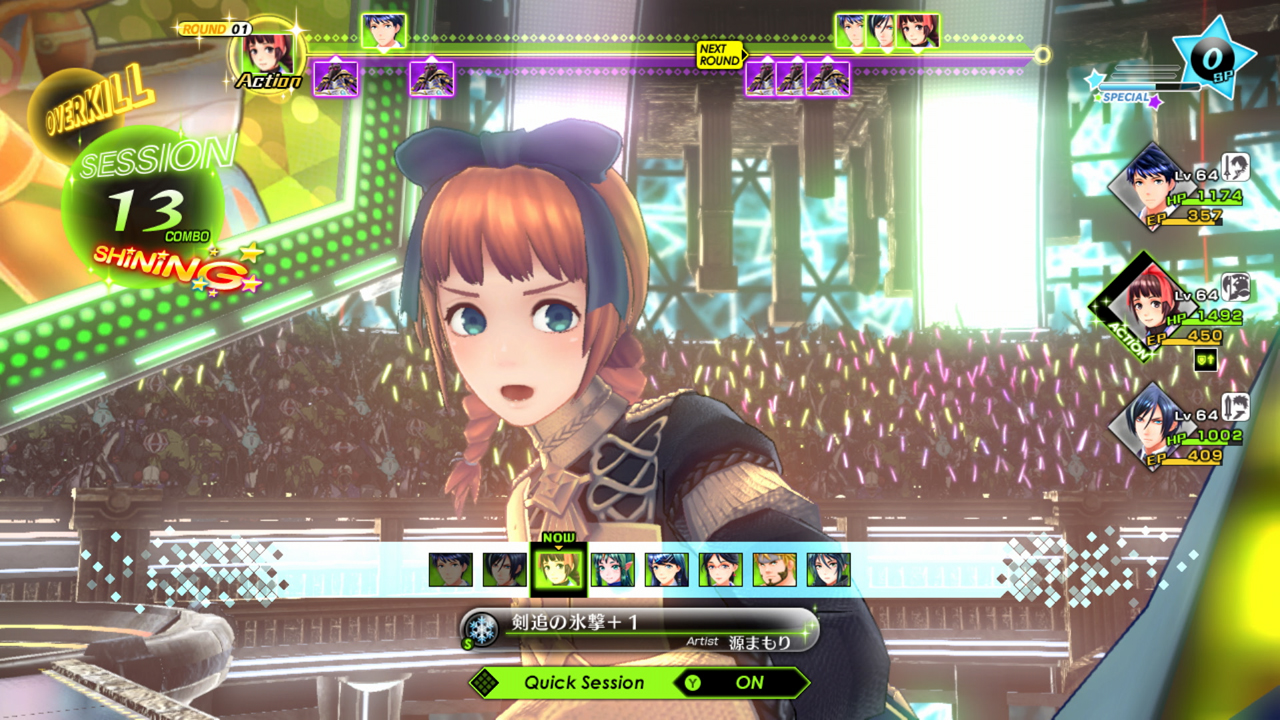Choose the red-glasses woman session portrait
The image size is (1280, 720).
tap(721, 570)
